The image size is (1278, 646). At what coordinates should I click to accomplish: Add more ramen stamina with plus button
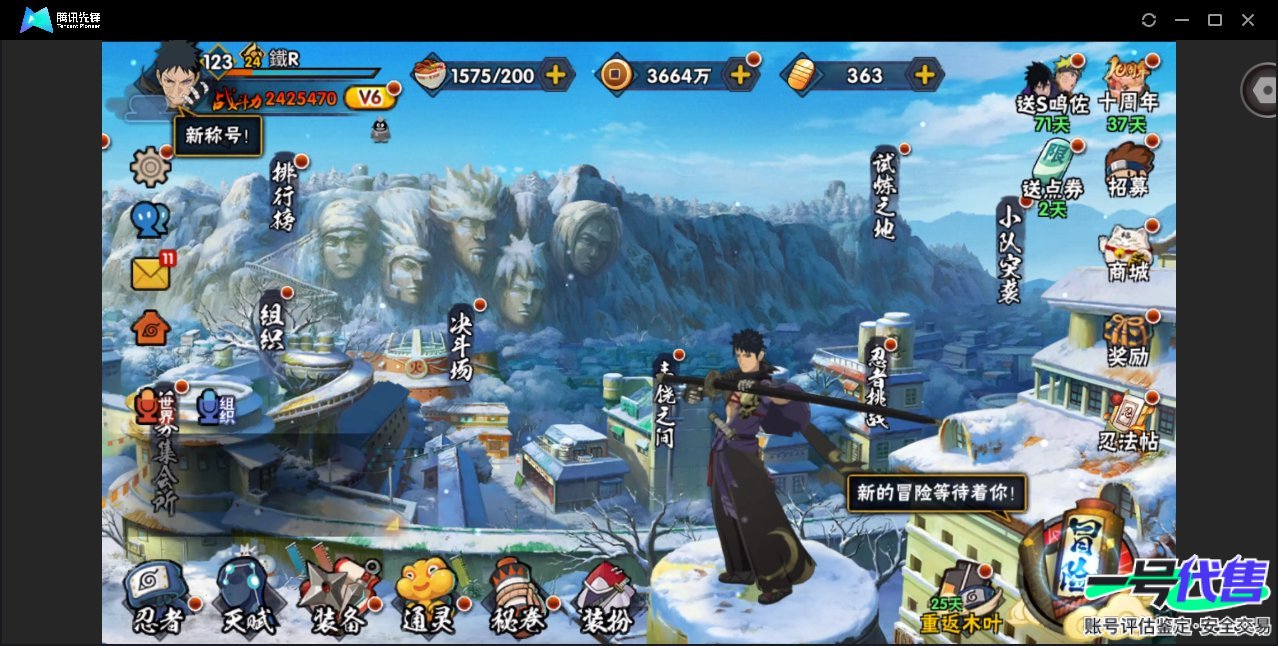click(x=555, y=75)
